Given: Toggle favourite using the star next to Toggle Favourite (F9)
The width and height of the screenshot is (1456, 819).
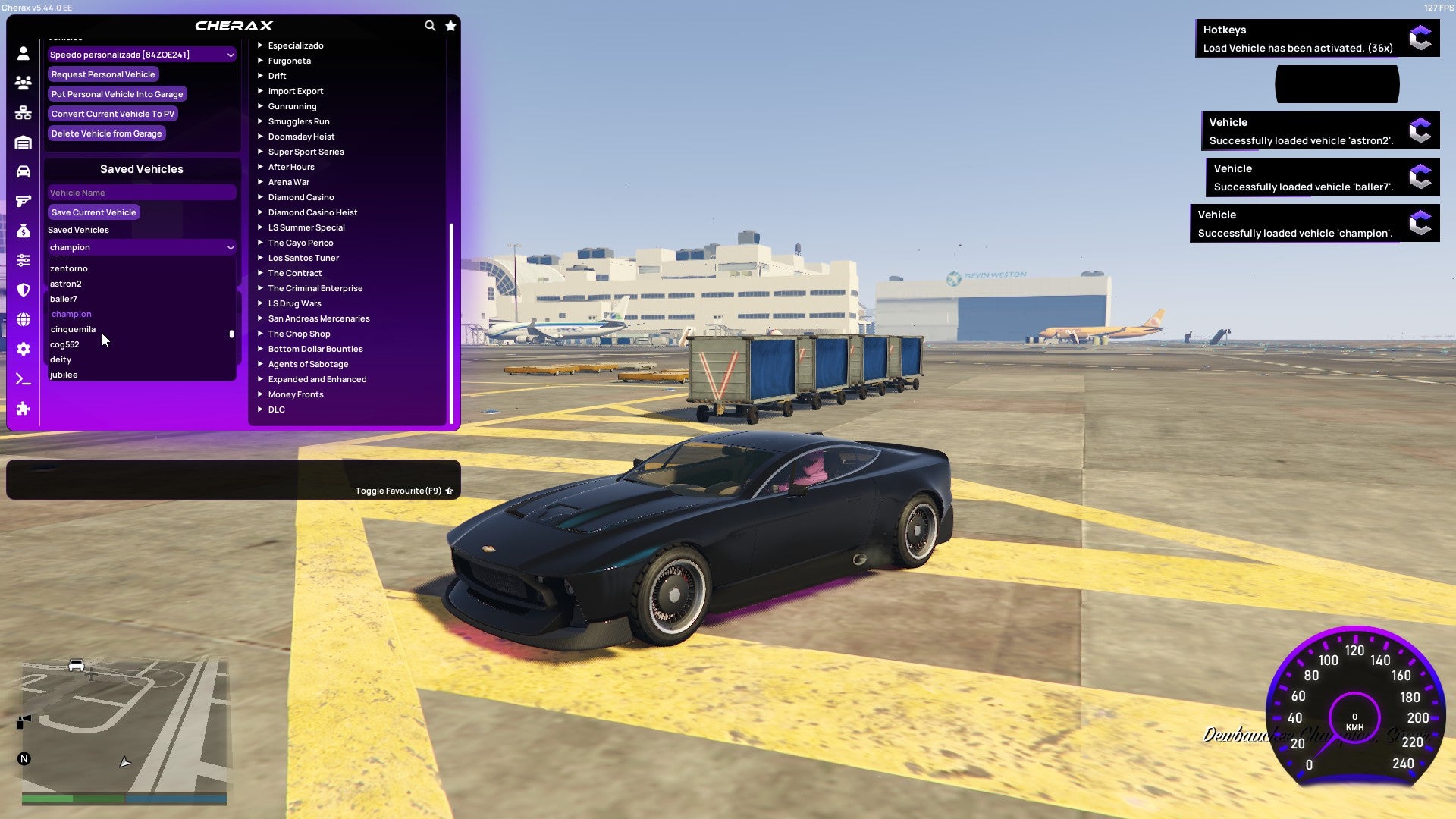Looking at the screenshot, I should 449,491.
